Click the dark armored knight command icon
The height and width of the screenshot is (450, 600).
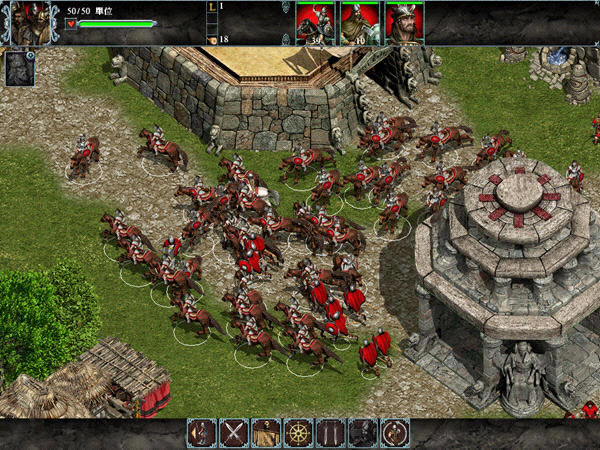363,433
